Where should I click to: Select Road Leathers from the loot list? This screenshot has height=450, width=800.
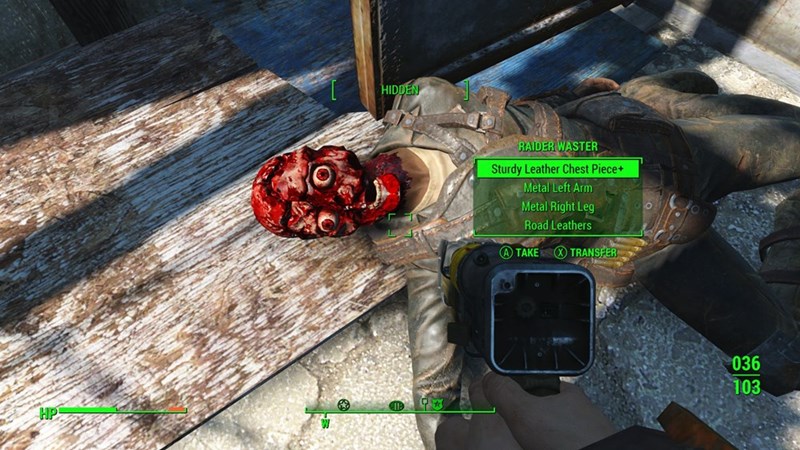[x=557, y=225]
